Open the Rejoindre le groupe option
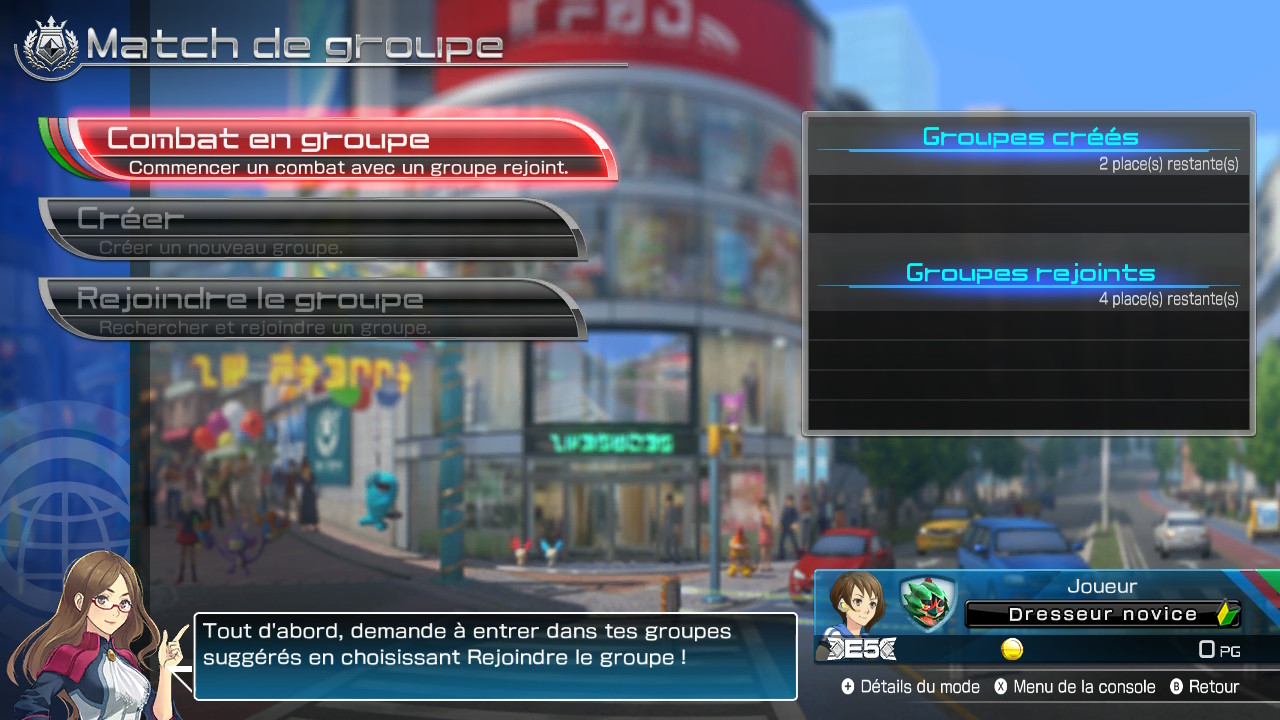1280x720 pixels. 310,309
